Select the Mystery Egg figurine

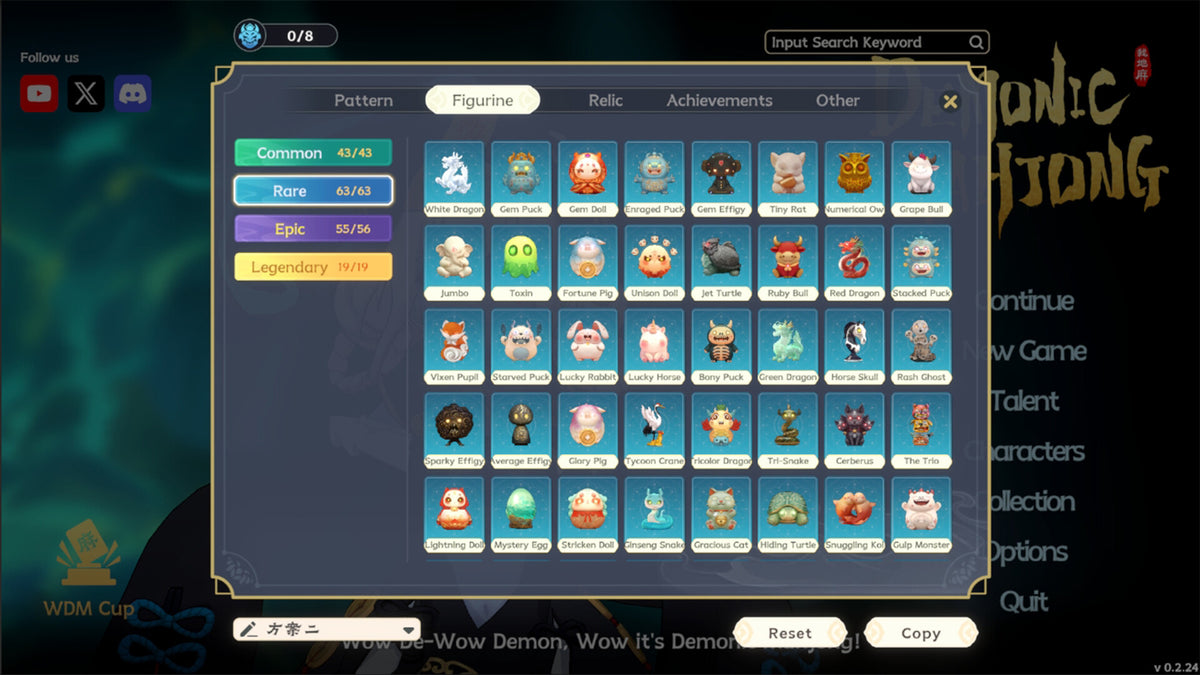tap(520, 514)
